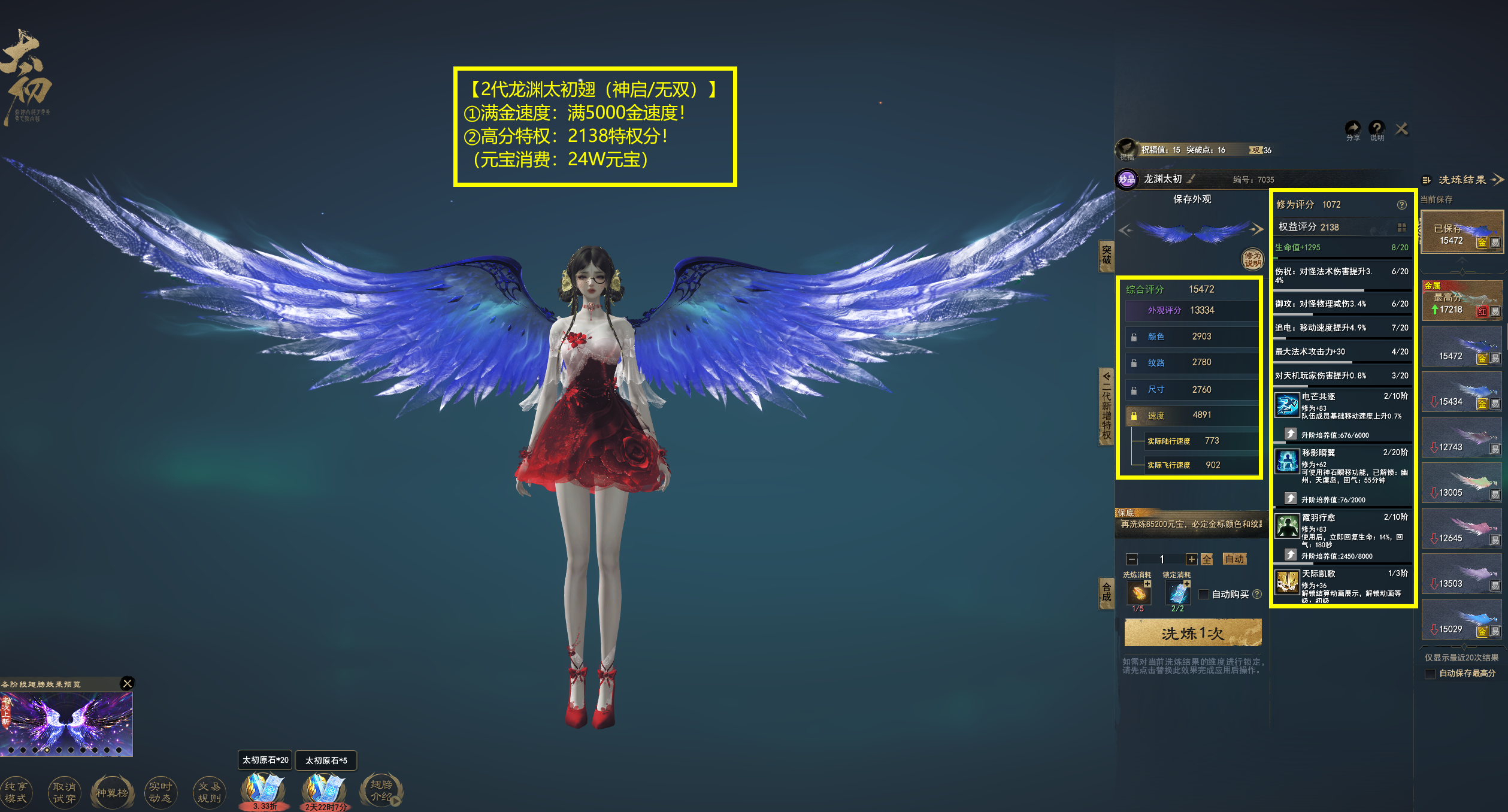Switch to the 突破 side tab
Screen dimensions: 1508x812
pos(1107,255)
